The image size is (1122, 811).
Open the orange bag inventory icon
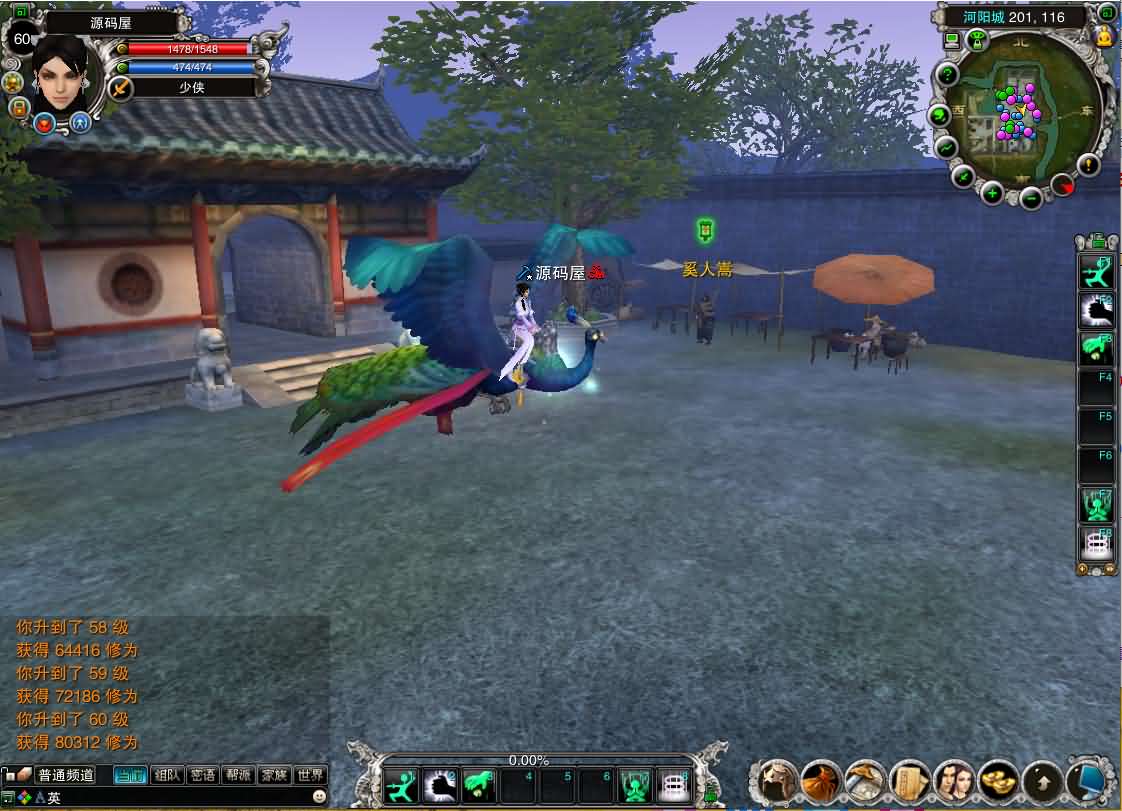pos(822,782)
